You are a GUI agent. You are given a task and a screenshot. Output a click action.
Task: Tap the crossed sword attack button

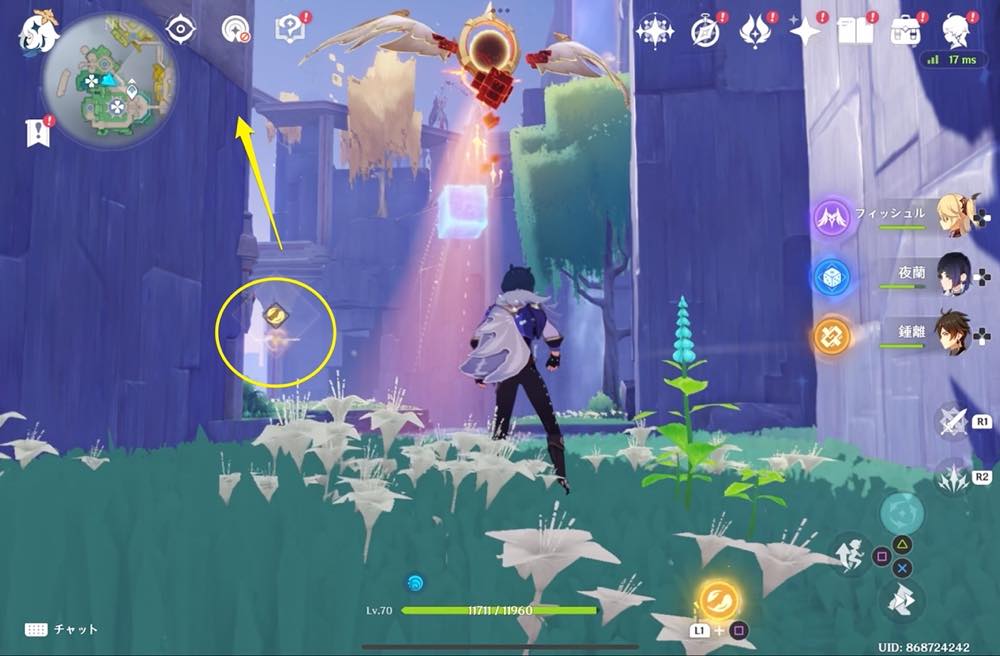pos(953,422)
